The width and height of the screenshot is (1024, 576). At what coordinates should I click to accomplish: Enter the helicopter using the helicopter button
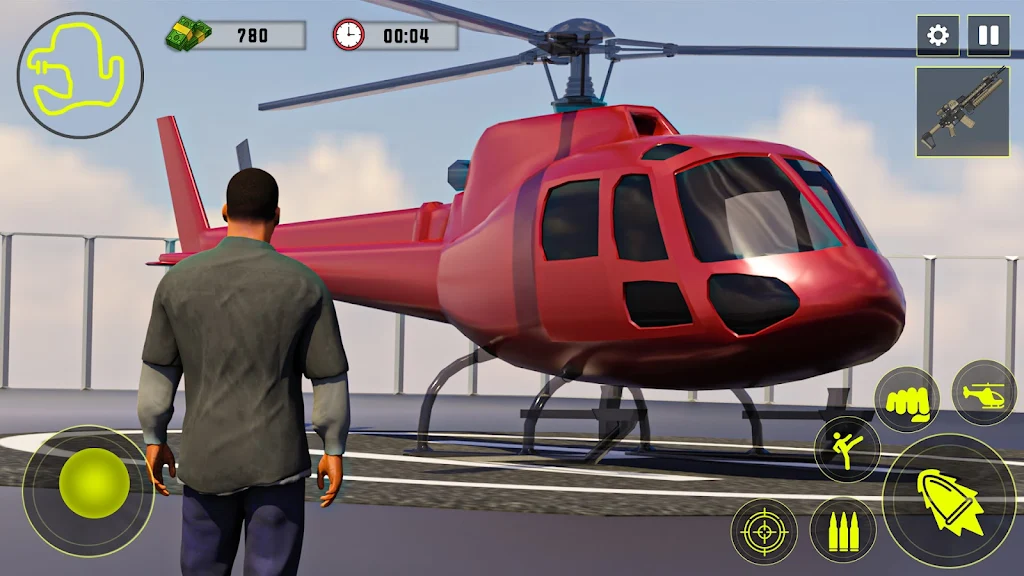983,392
